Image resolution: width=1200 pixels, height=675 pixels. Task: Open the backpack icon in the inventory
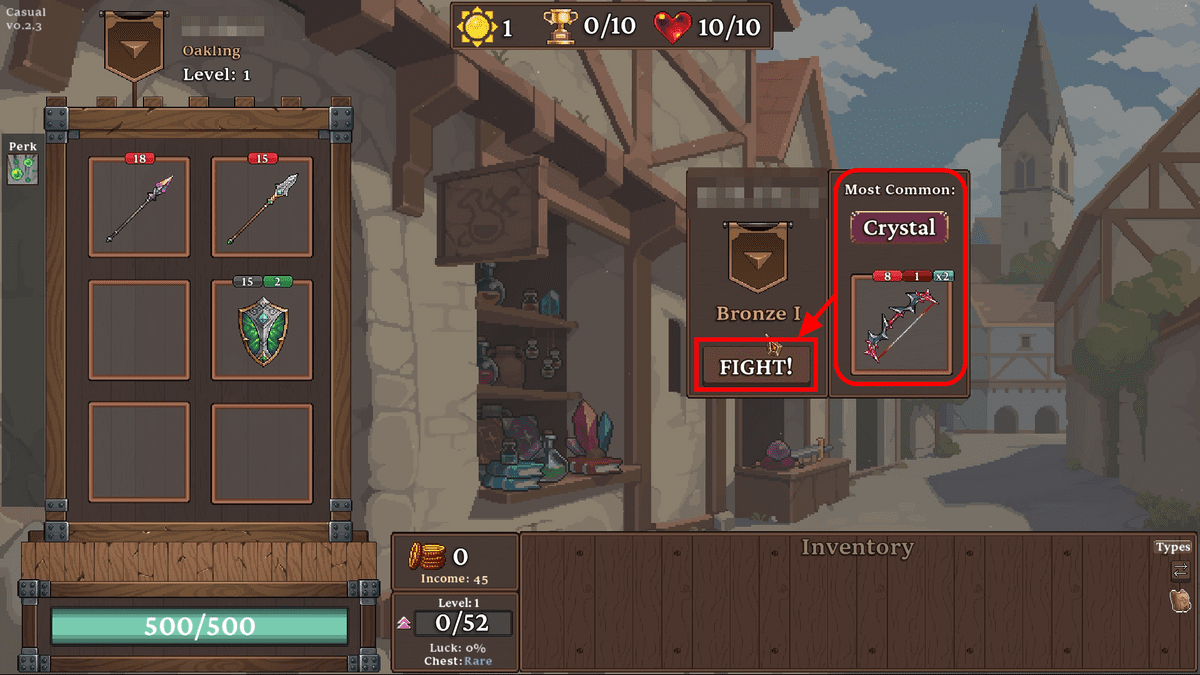tap(1180, 601)
